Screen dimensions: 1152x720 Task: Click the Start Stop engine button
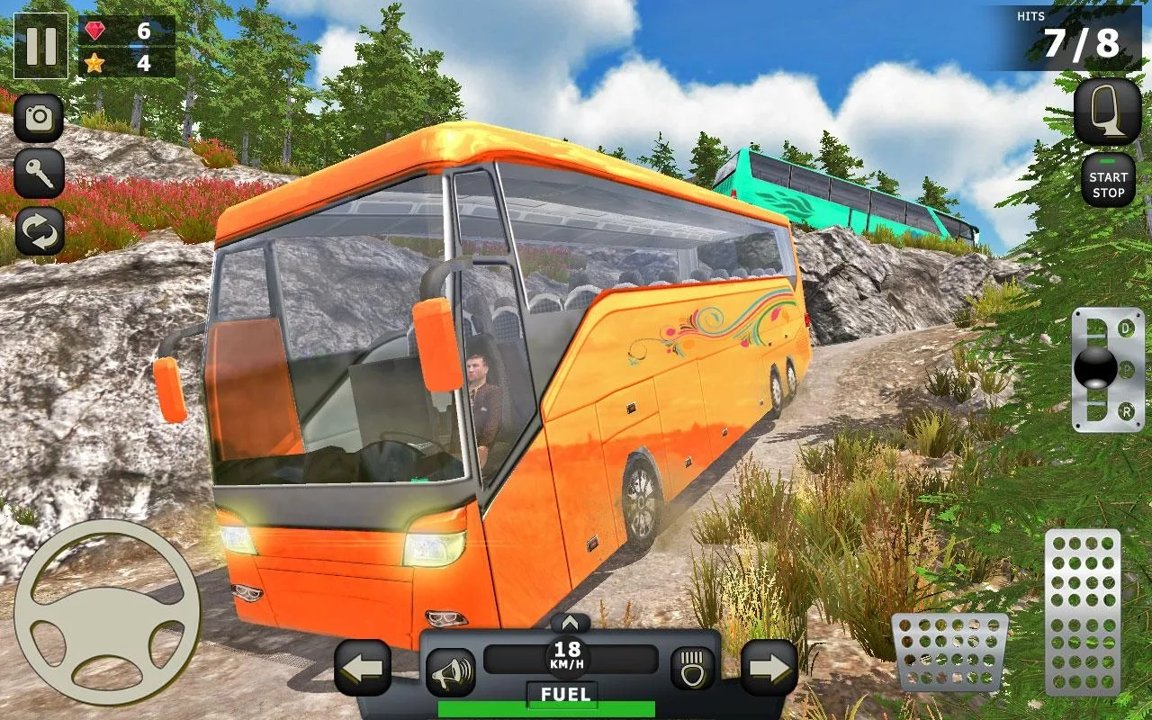(x=1108, y=181)
